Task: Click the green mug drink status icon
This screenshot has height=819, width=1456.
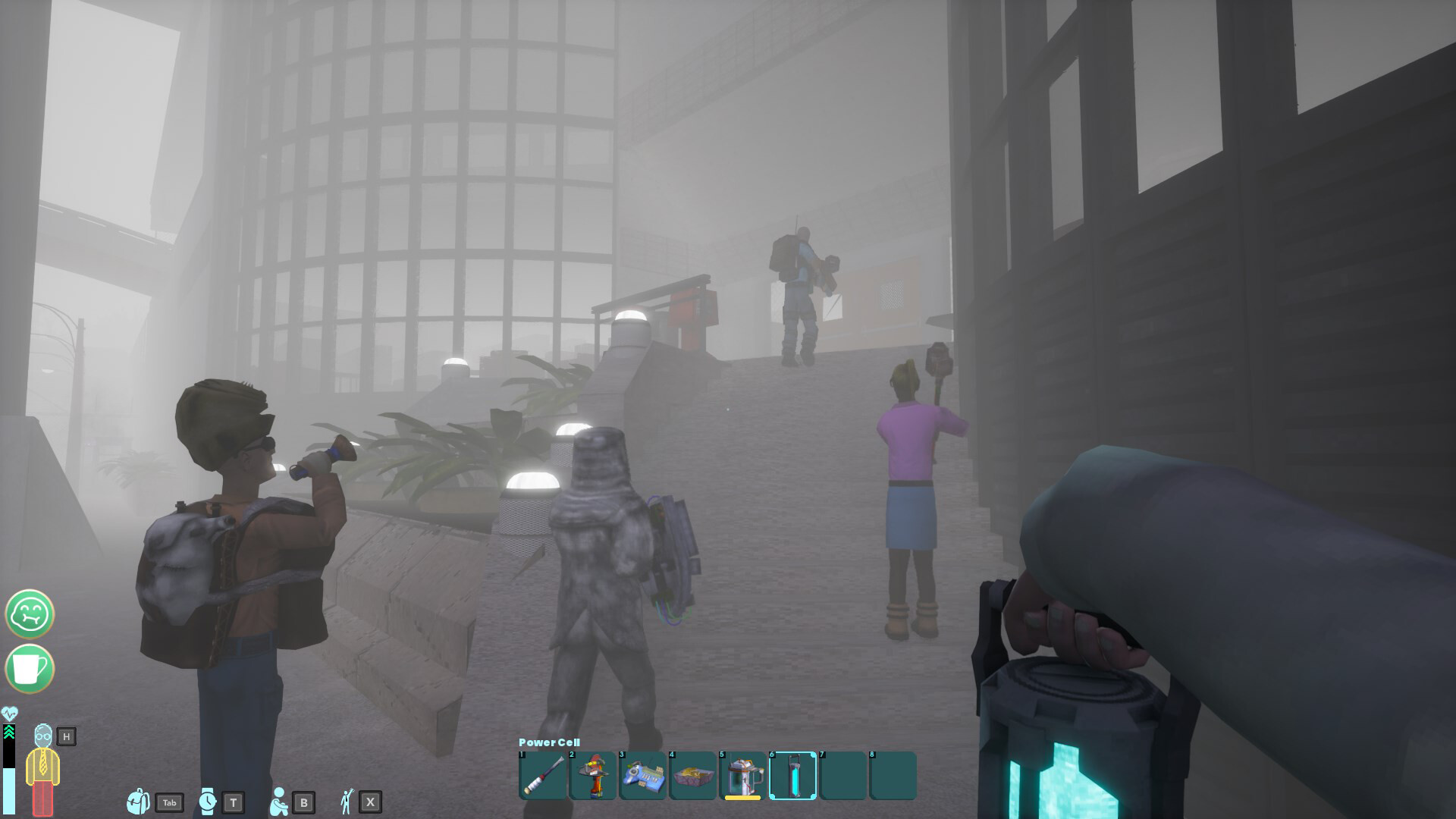Action: 30,670
